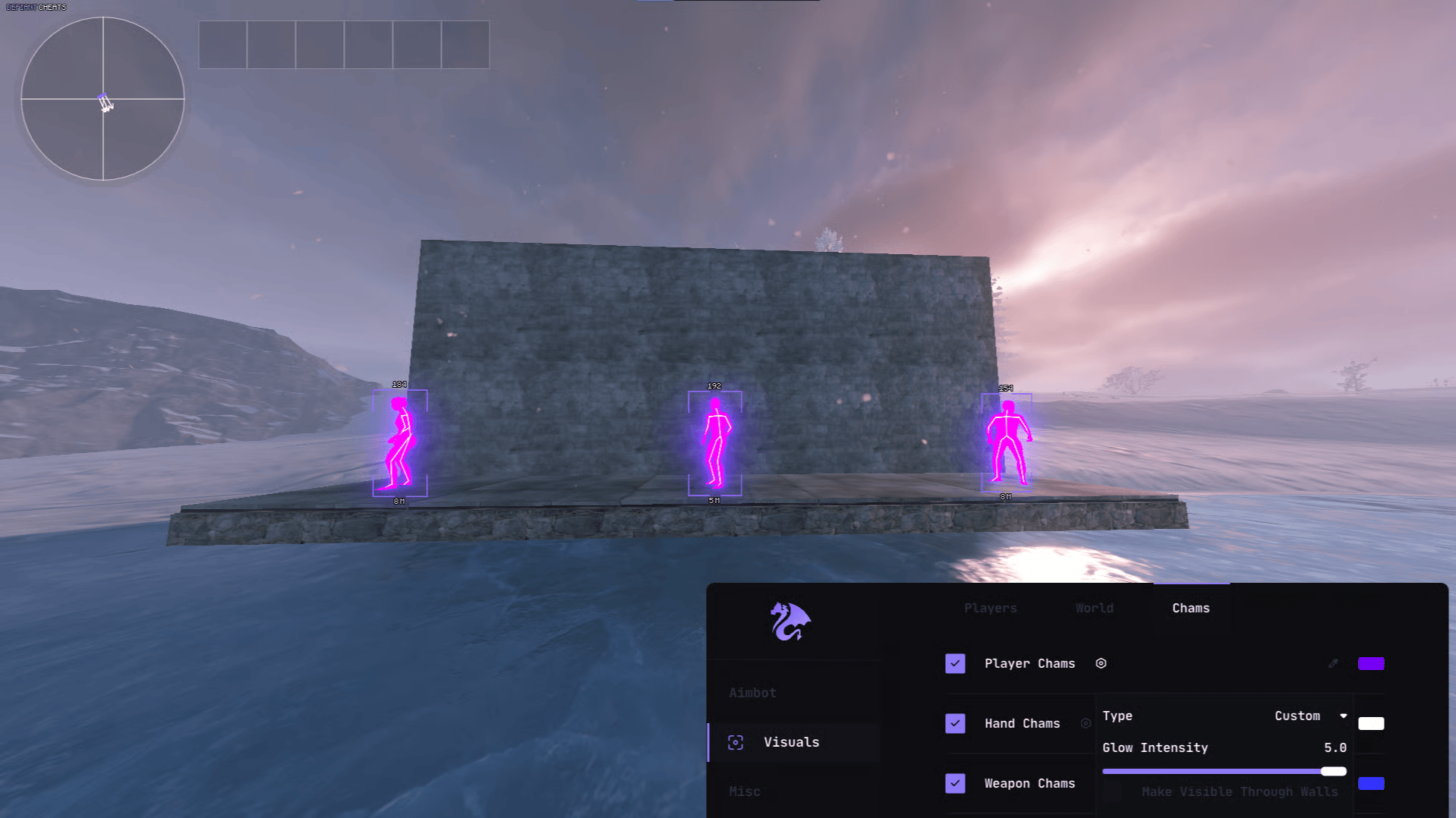Open the Aimbot section
The height and width of the screenshot is (818, 1456).
pos(752,692)
